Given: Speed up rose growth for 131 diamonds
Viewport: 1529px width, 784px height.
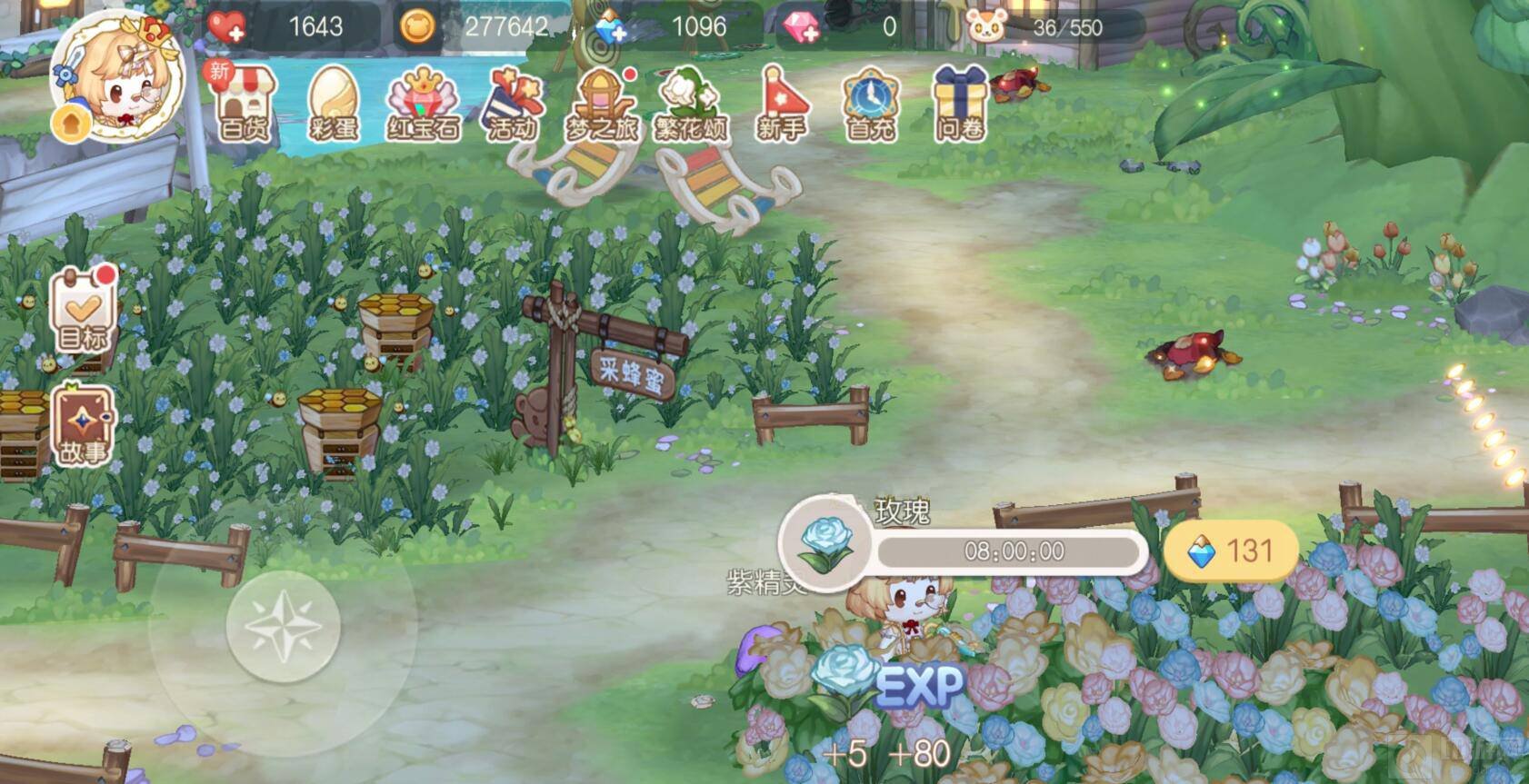Looking at the screenshot, I should tap(1231, 551).
